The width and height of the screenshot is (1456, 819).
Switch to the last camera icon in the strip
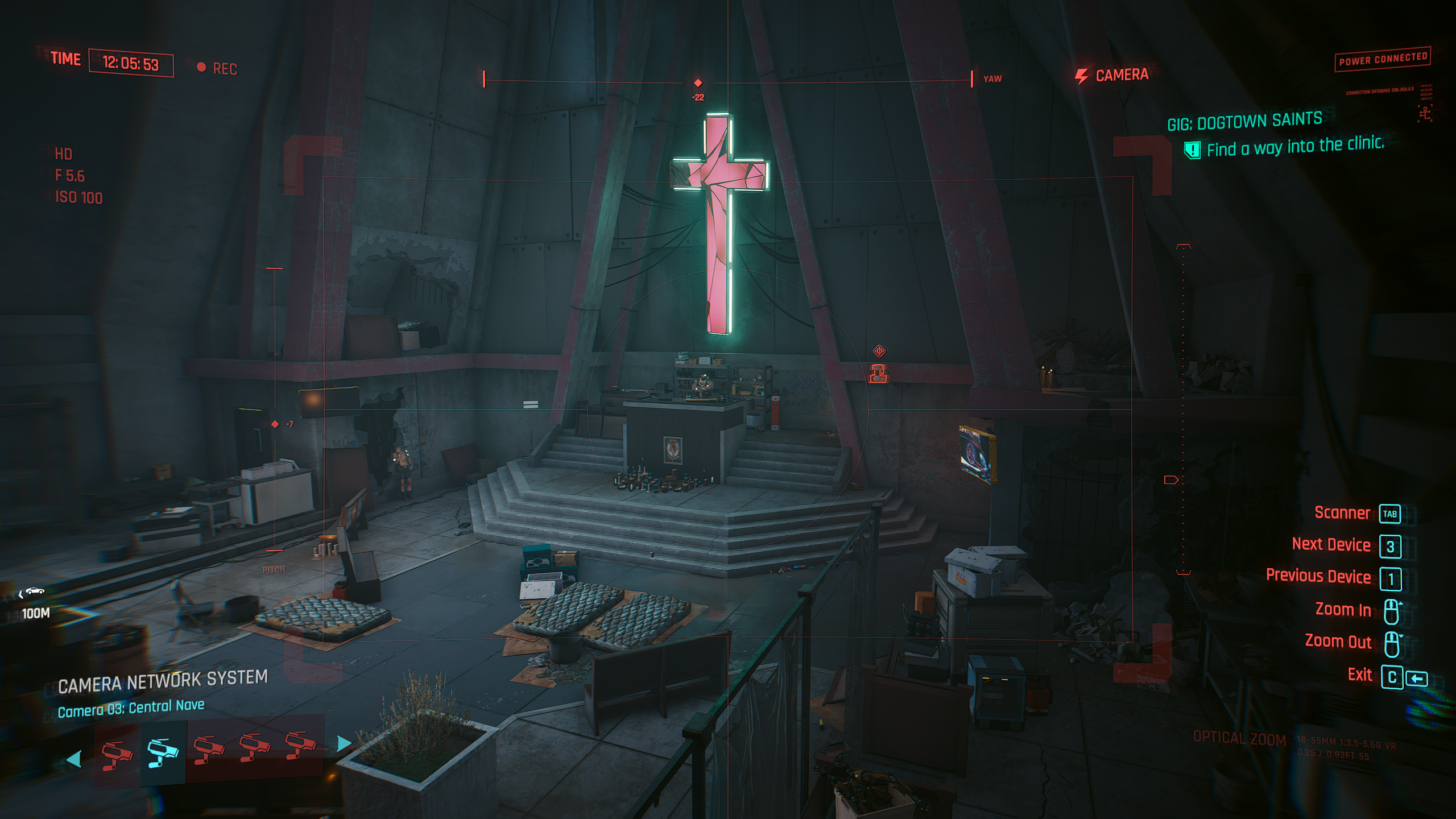click(x=300, y=745)
